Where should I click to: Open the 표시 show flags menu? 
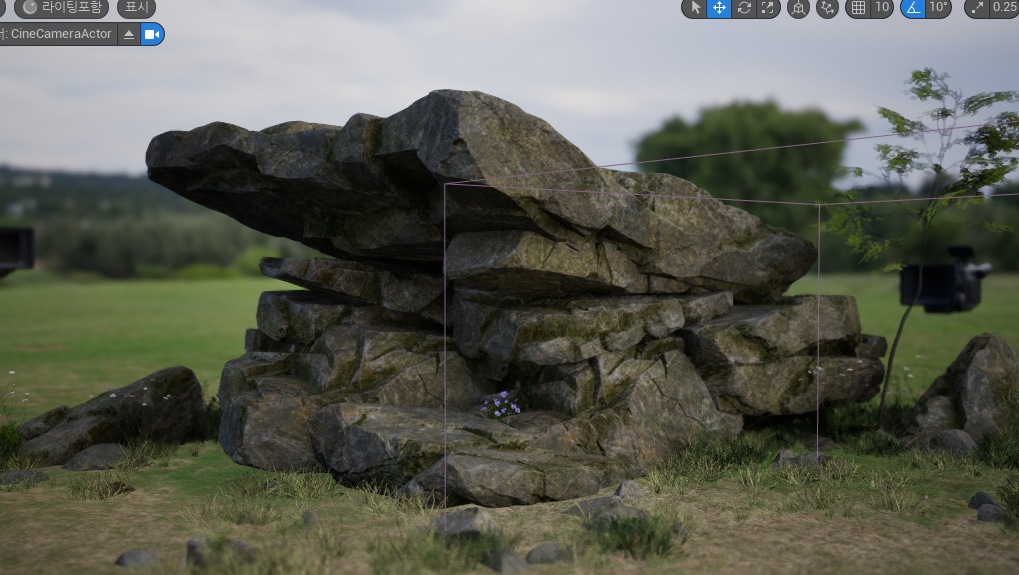pyautogui.click(x=136, y=8)
